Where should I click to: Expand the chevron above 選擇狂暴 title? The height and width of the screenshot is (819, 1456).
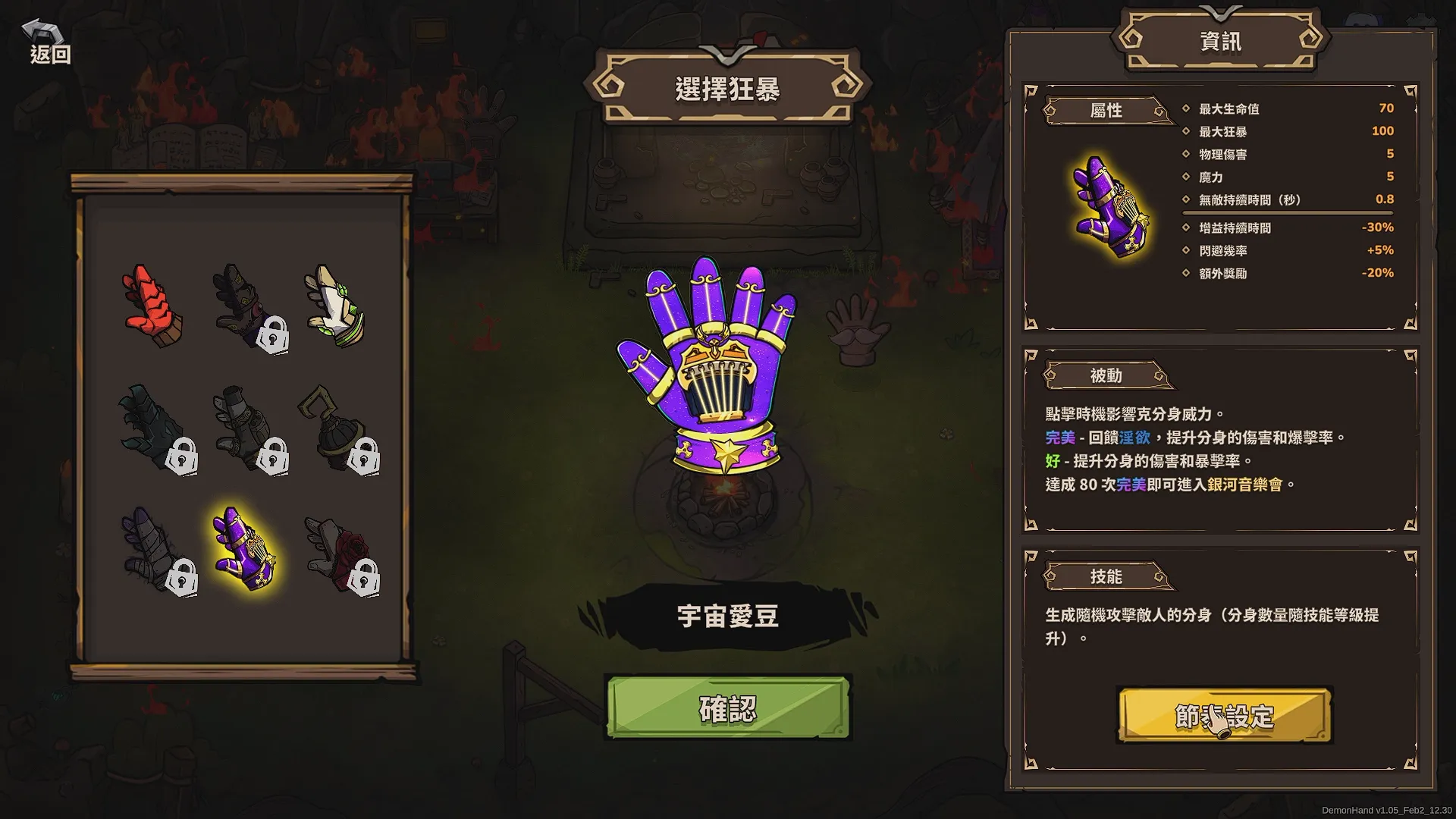[x=726, y=55]
